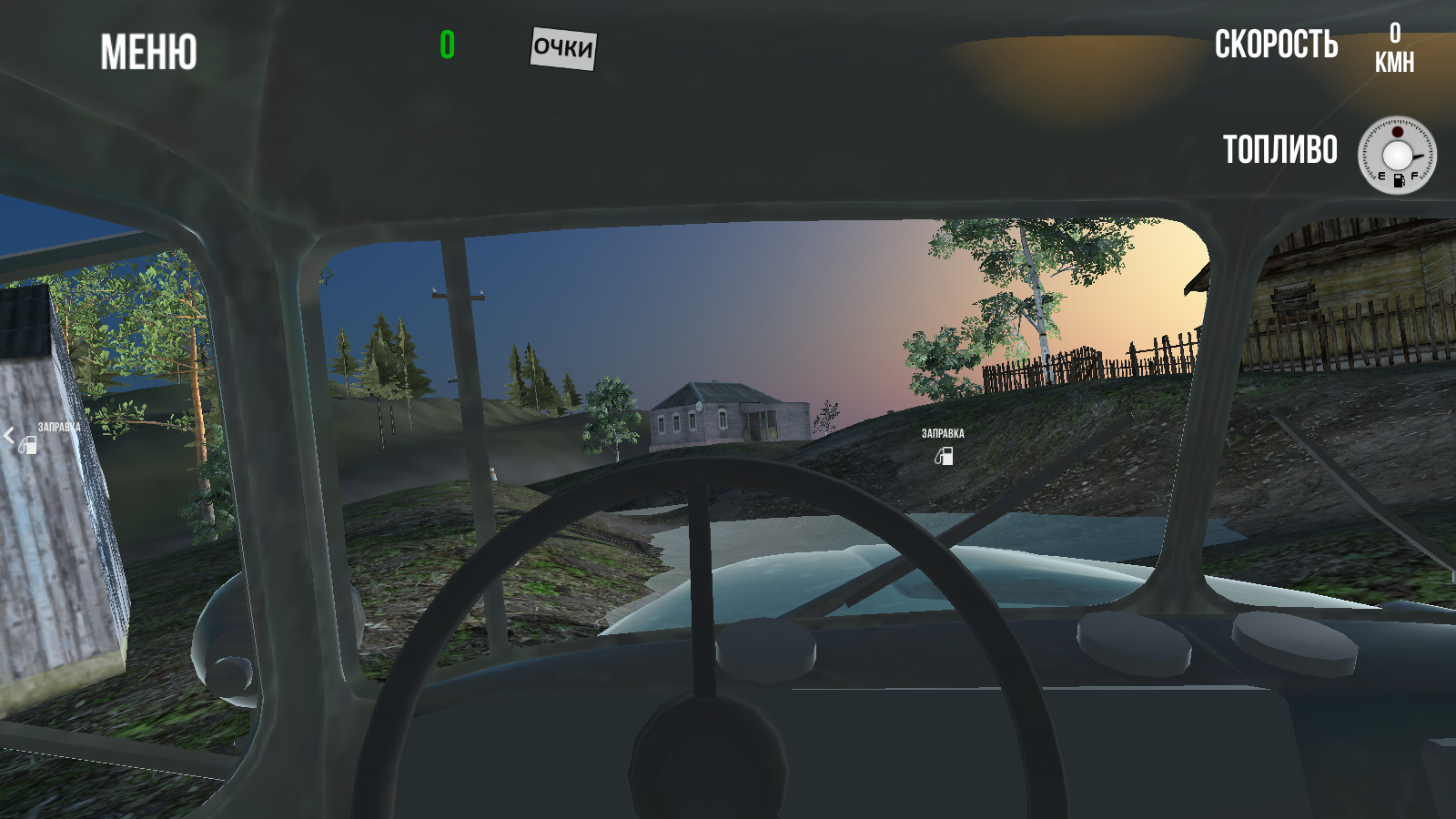Select the left ЗАПРАВКА fuel pump icon

[x=28, y=446]
